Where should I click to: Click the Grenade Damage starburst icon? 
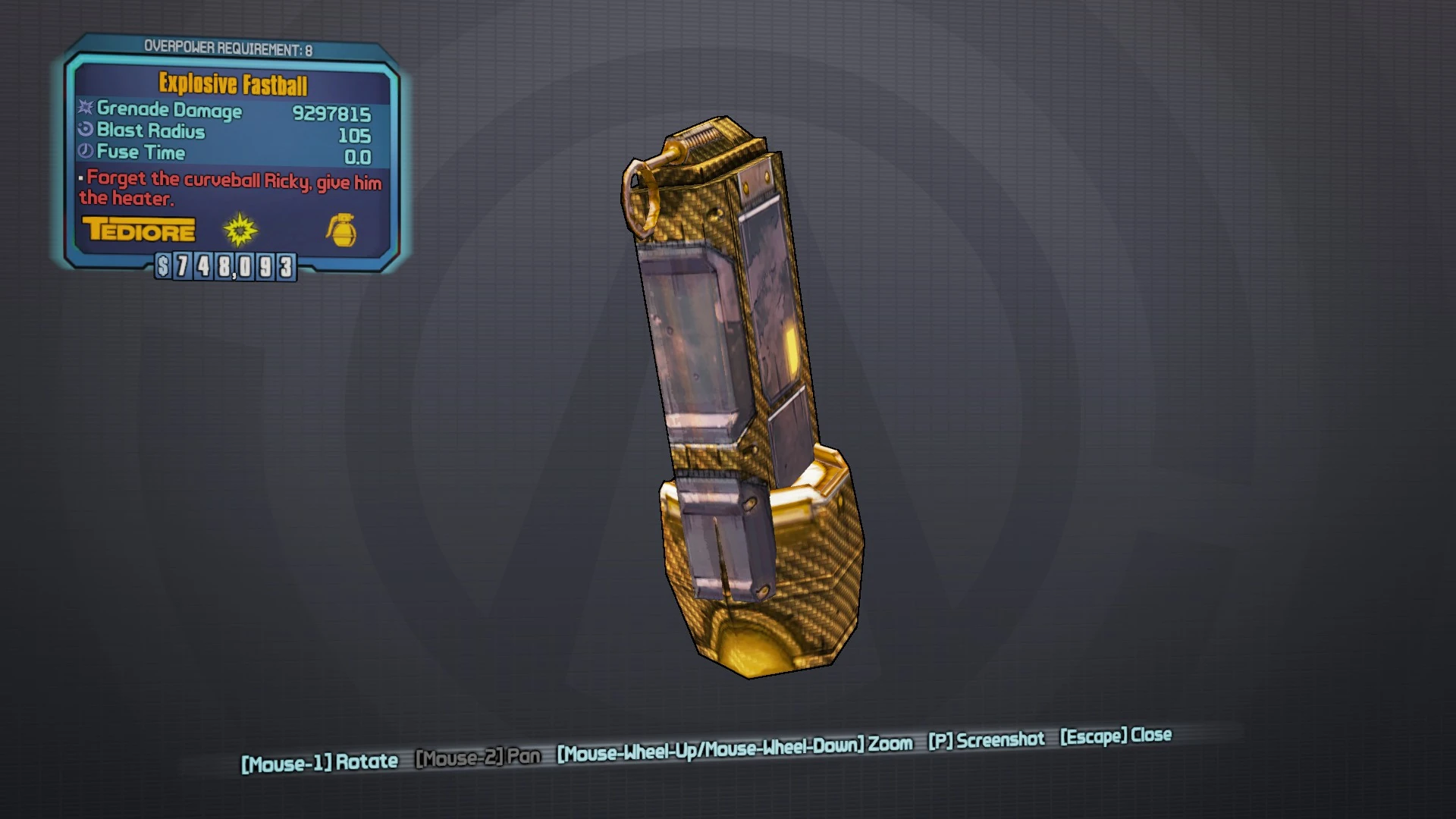pyautogui.click(x=83, y=109)
